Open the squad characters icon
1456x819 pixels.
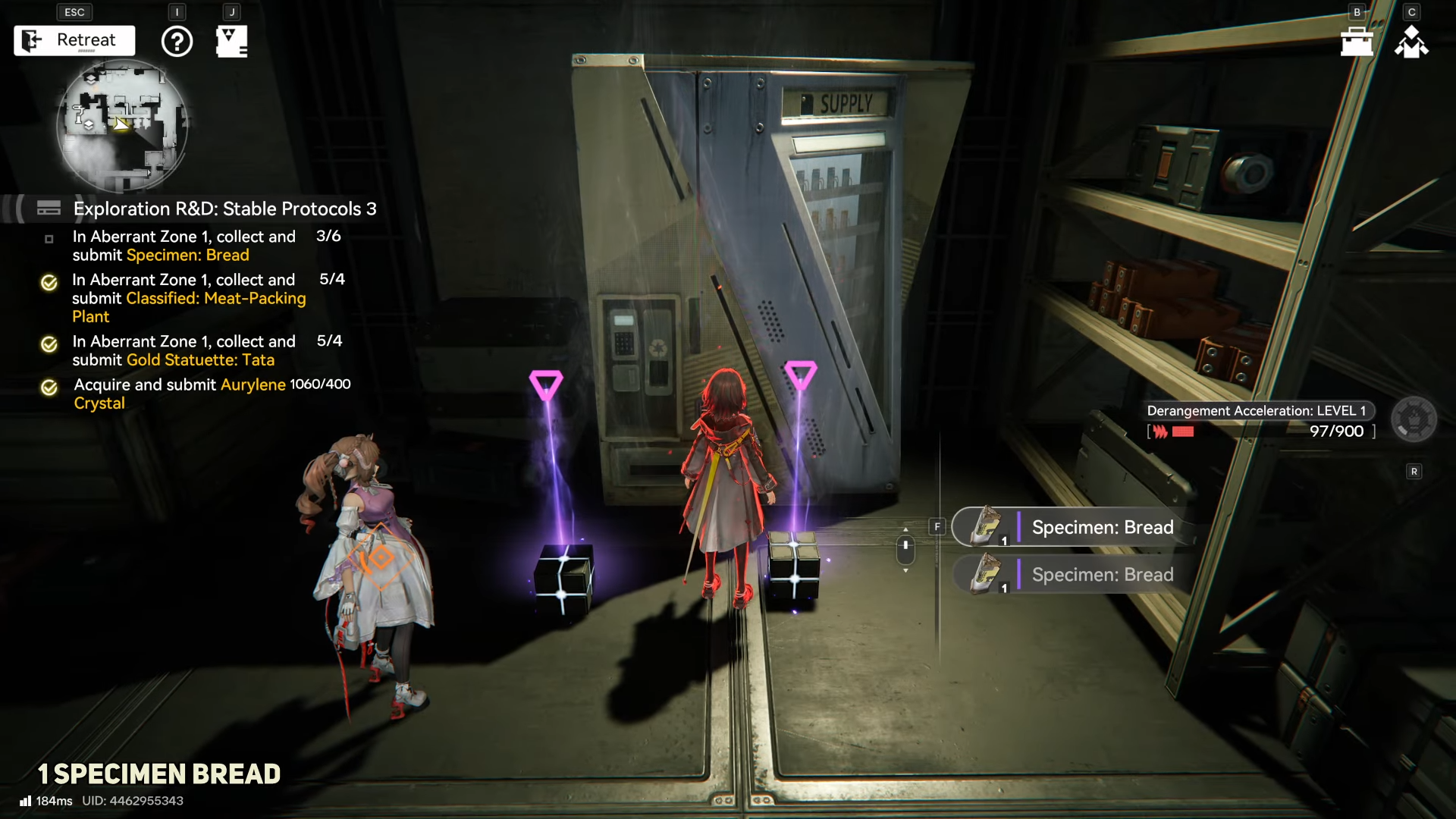pyautogui.click(x=1411, y=42)
